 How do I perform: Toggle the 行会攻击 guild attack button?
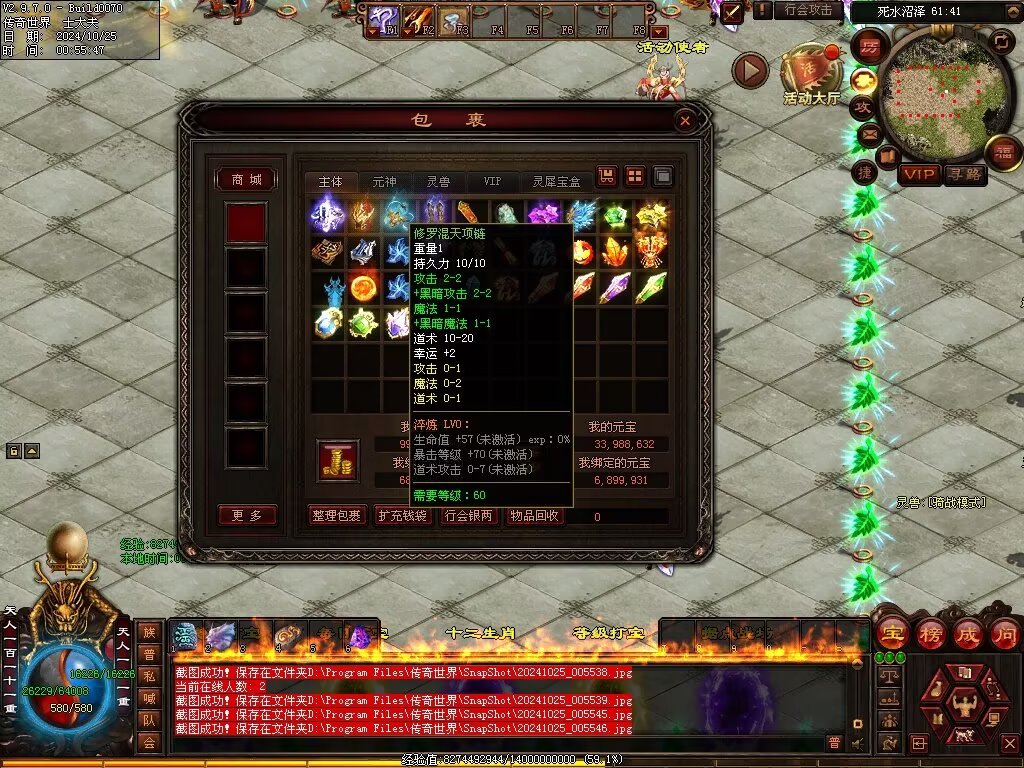click(808, 10)
